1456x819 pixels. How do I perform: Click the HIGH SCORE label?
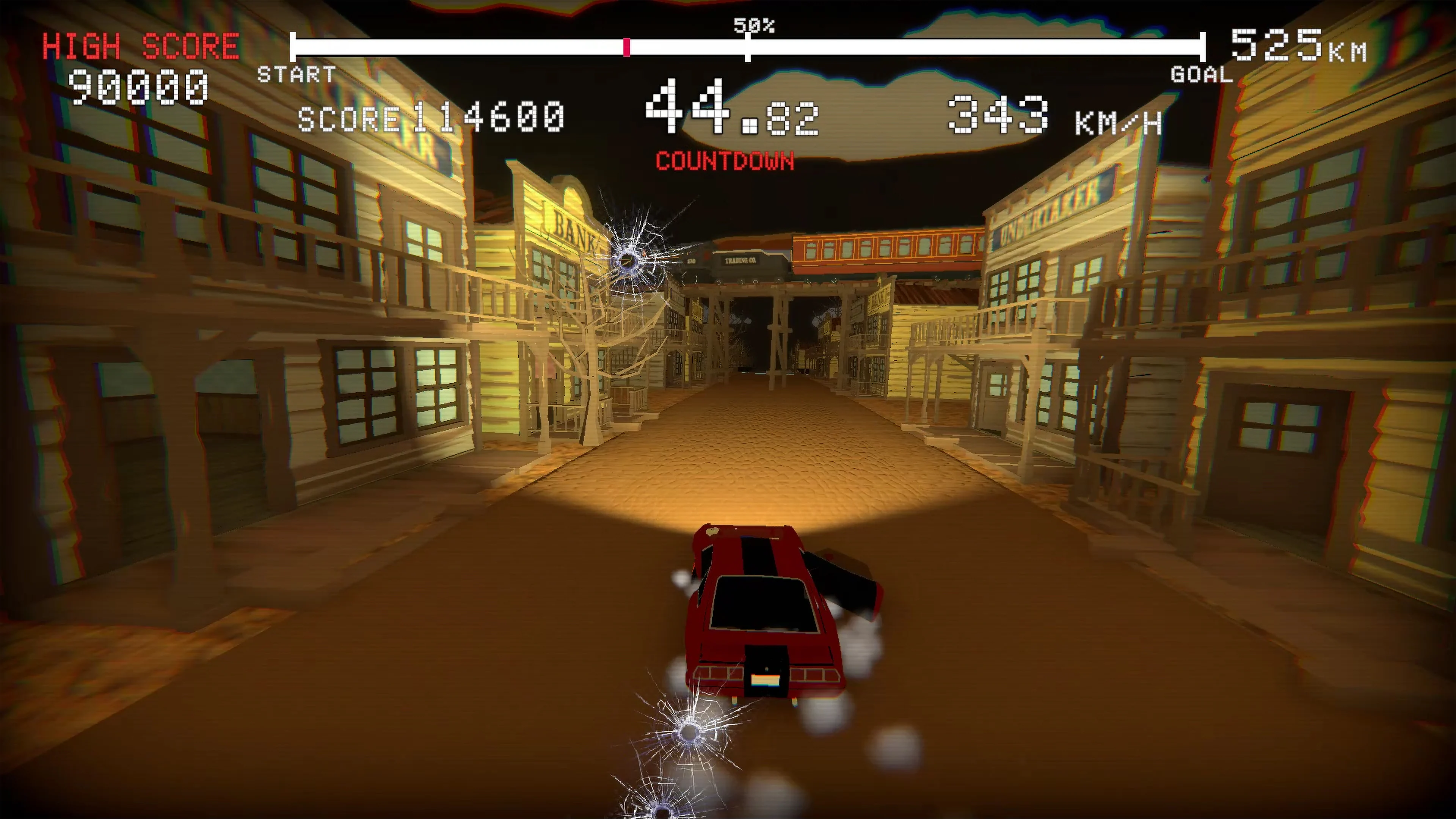(x=141, y=45)
